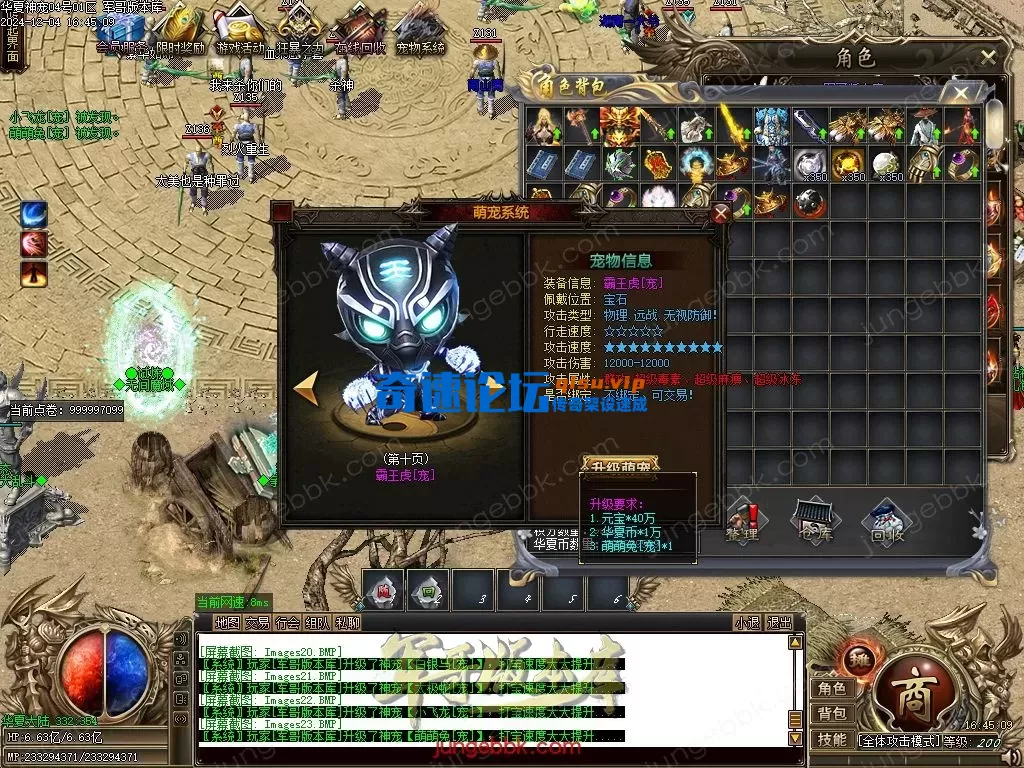Image resolution: width=1024 pixels, height=768 pixels.
Task: Click the 退出 exit button
Action: coord(779,622)
